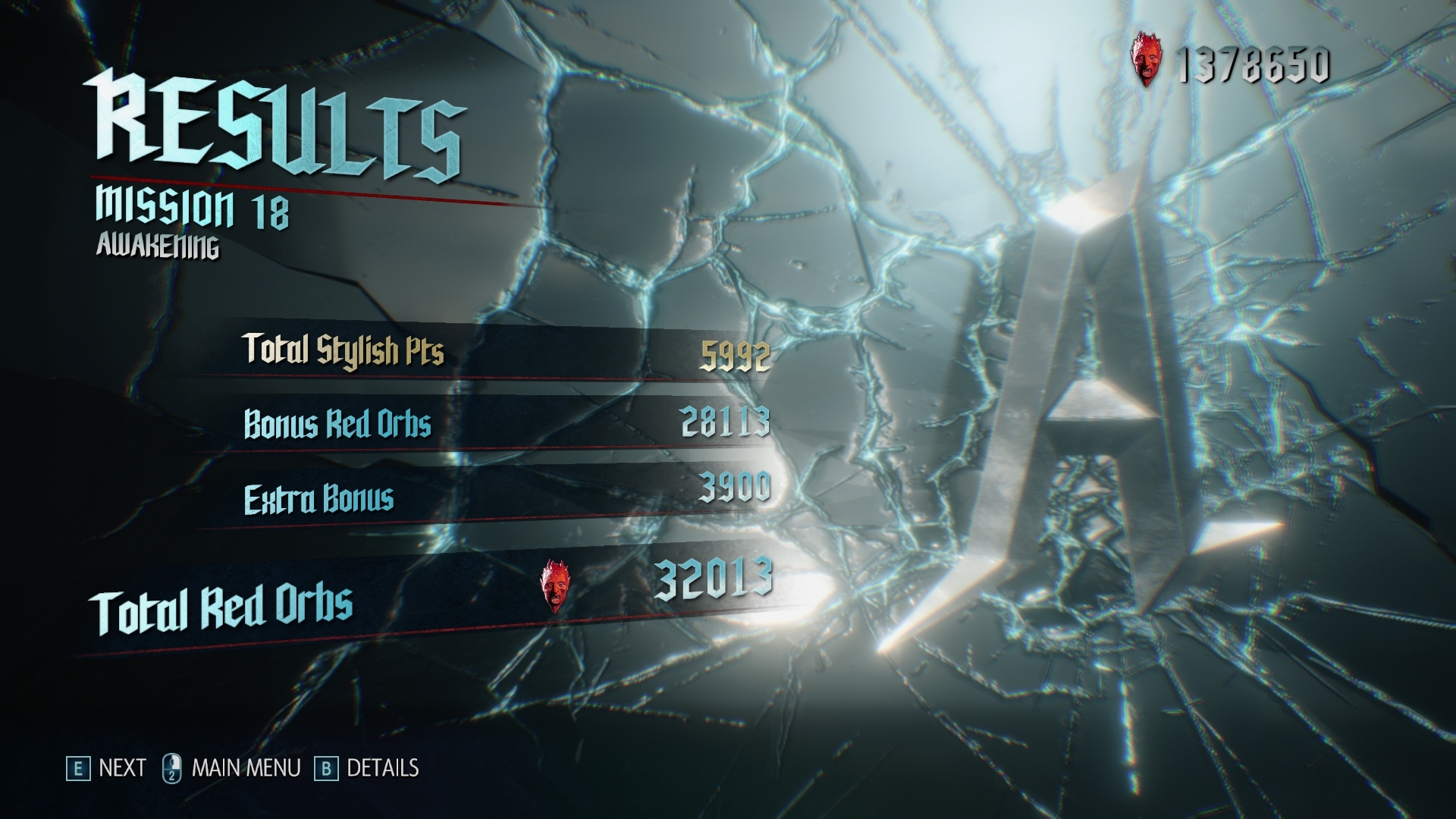Viewport: 1456px width, 819px height.
Task: Select the Total Stylish Pts row
Action: [343, 350]
